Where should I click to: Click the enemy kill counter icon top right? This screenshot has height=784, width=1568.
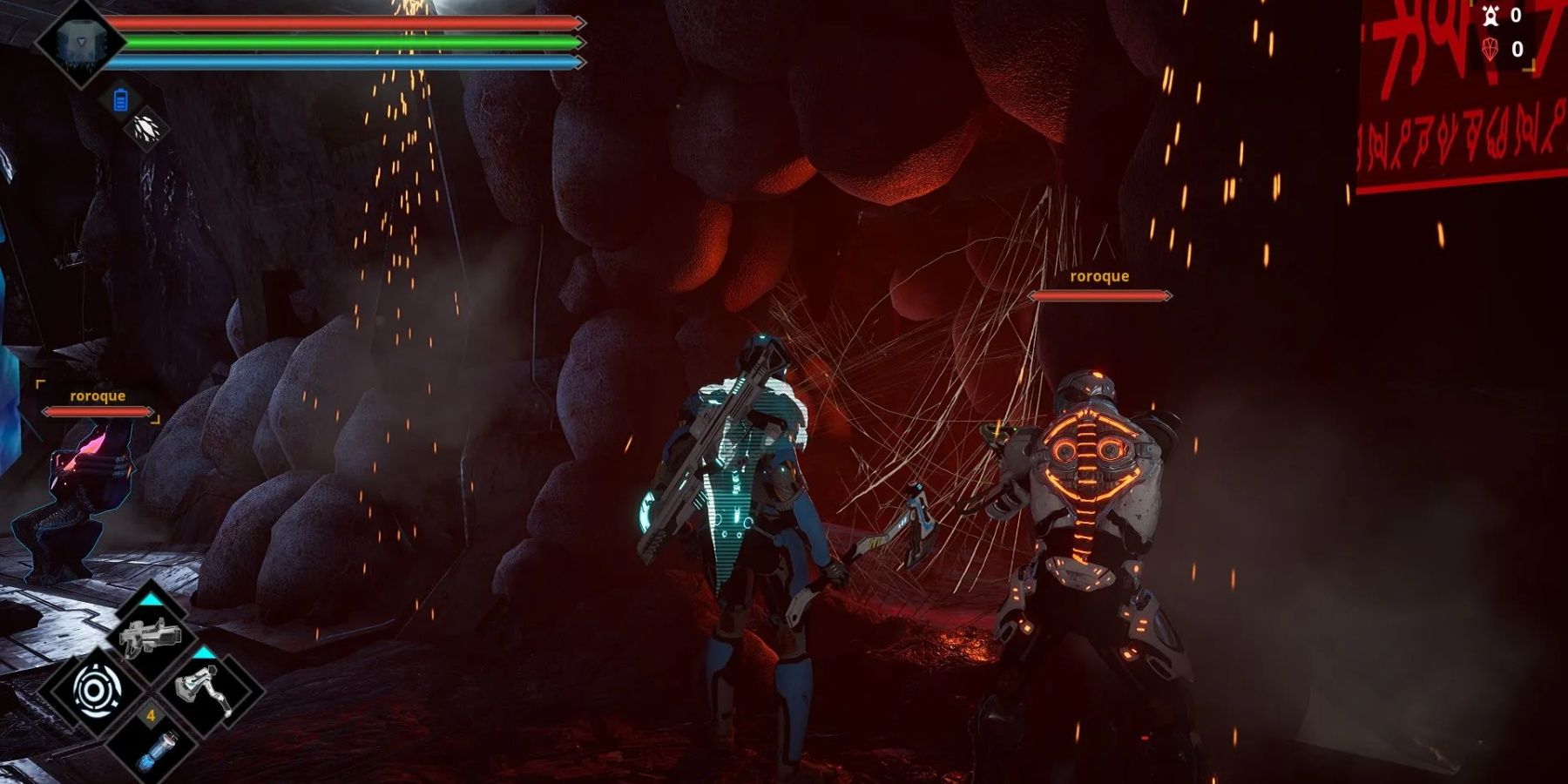(1490, 16)
